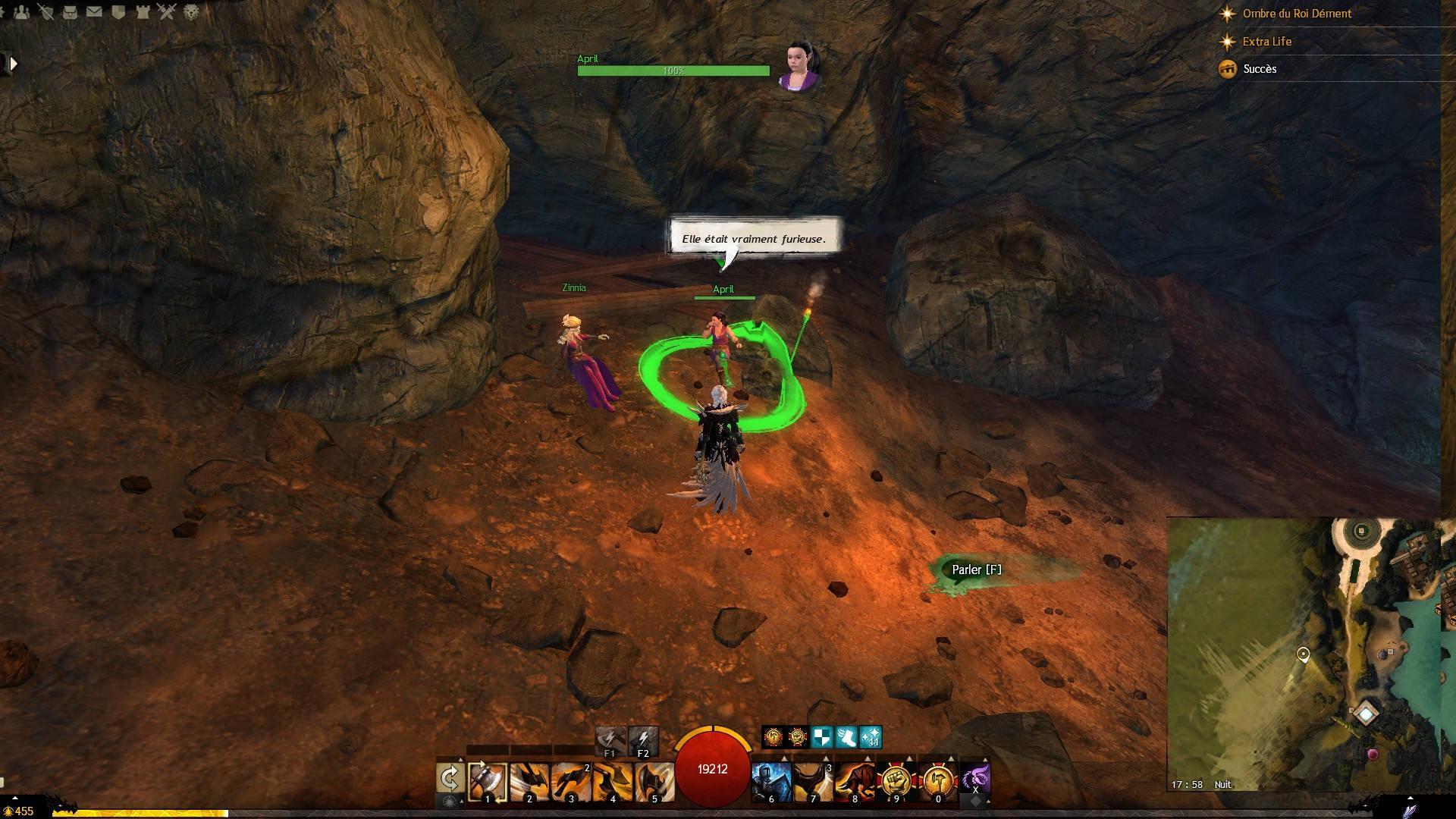The height and width of the screenshot is (819, 1456).
Task: Summon the mount with the purple icon
Action: point(975,779)
